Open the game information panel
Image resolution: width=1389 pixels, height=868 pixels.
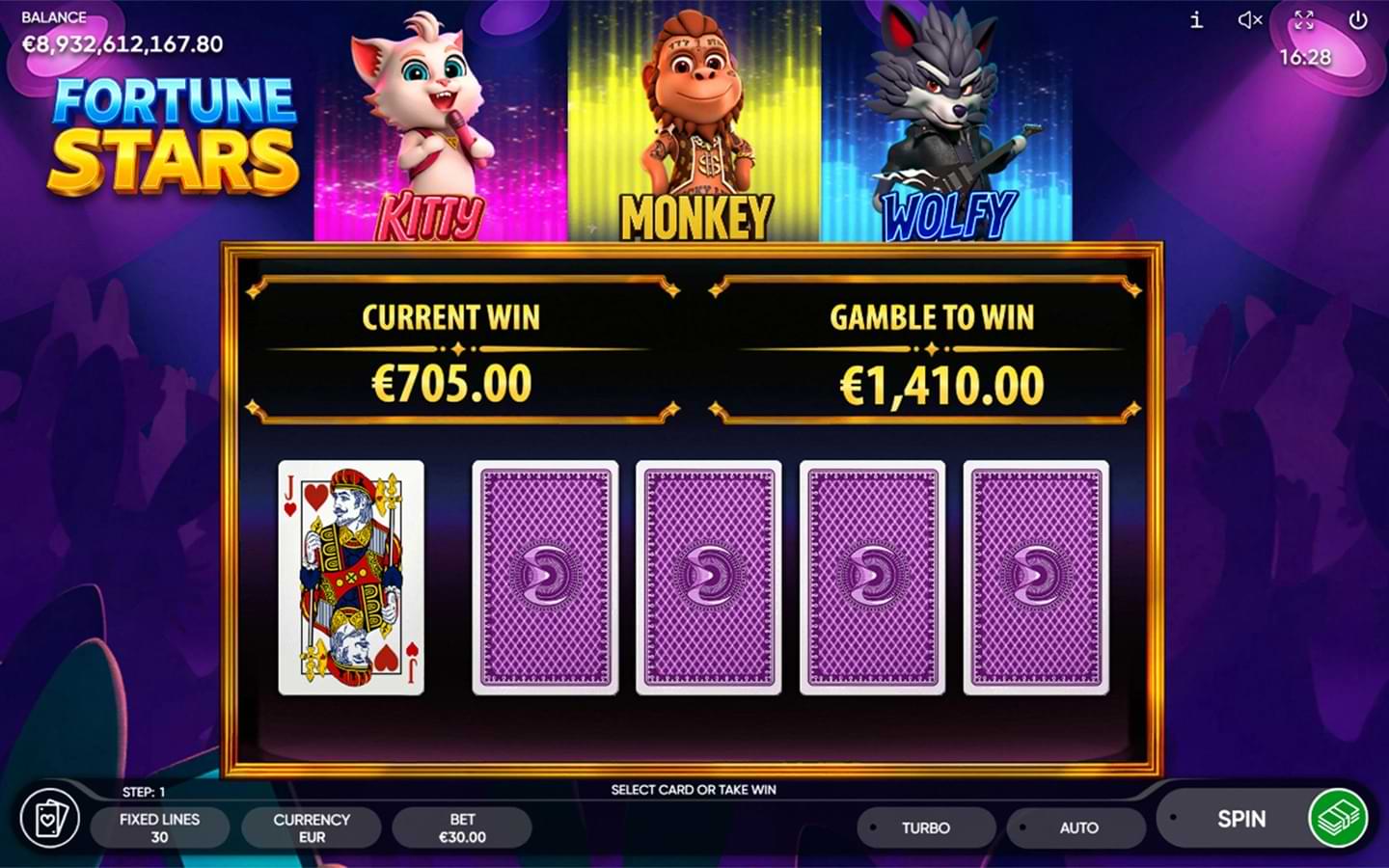click(1194, 19)
